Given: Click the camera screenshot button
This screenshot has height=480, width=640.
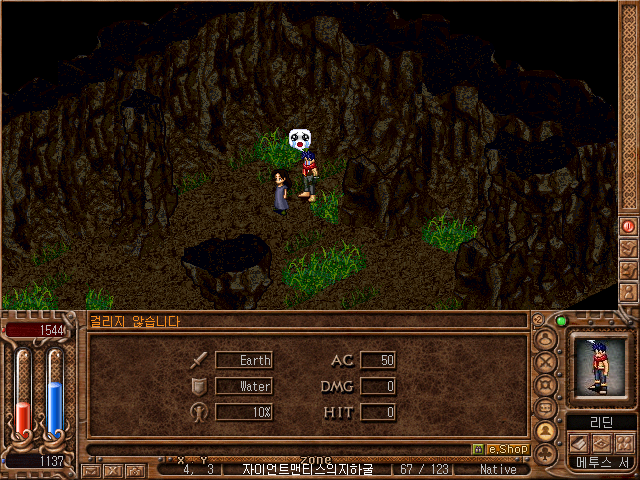Looking at the screenshot, I should (x=134, y=469).
